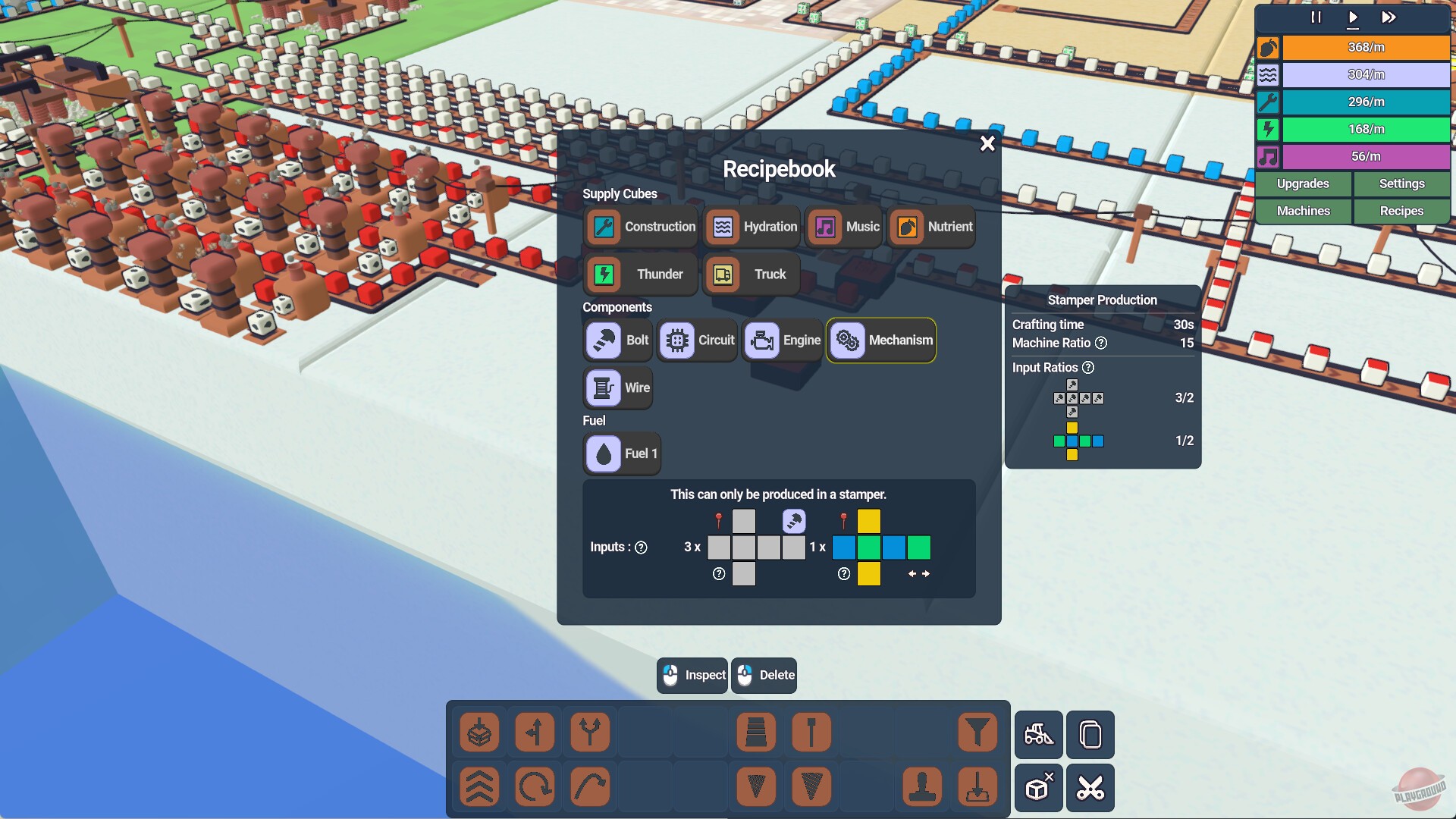The height and width of the screenshot is (819, 1456).
Task: Enable fast-forward speed
Action: pos(1388,17)
